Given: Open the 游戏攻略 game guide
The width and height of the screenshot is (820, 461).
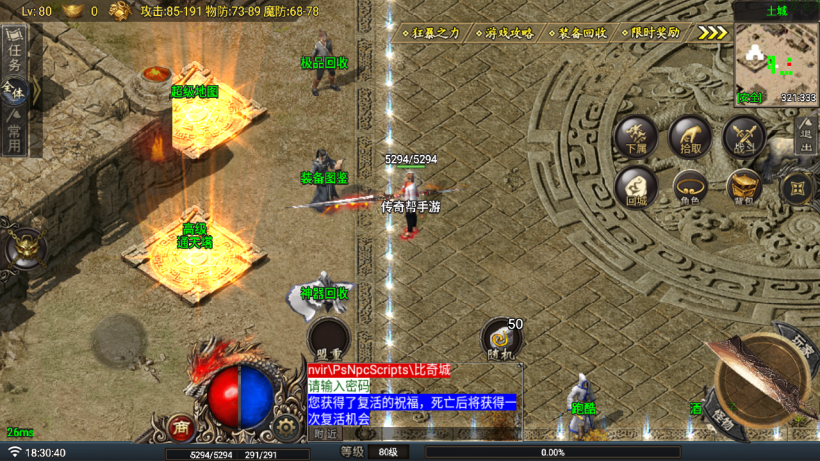Looking at the screenshot, I should [x=509, y=33].
